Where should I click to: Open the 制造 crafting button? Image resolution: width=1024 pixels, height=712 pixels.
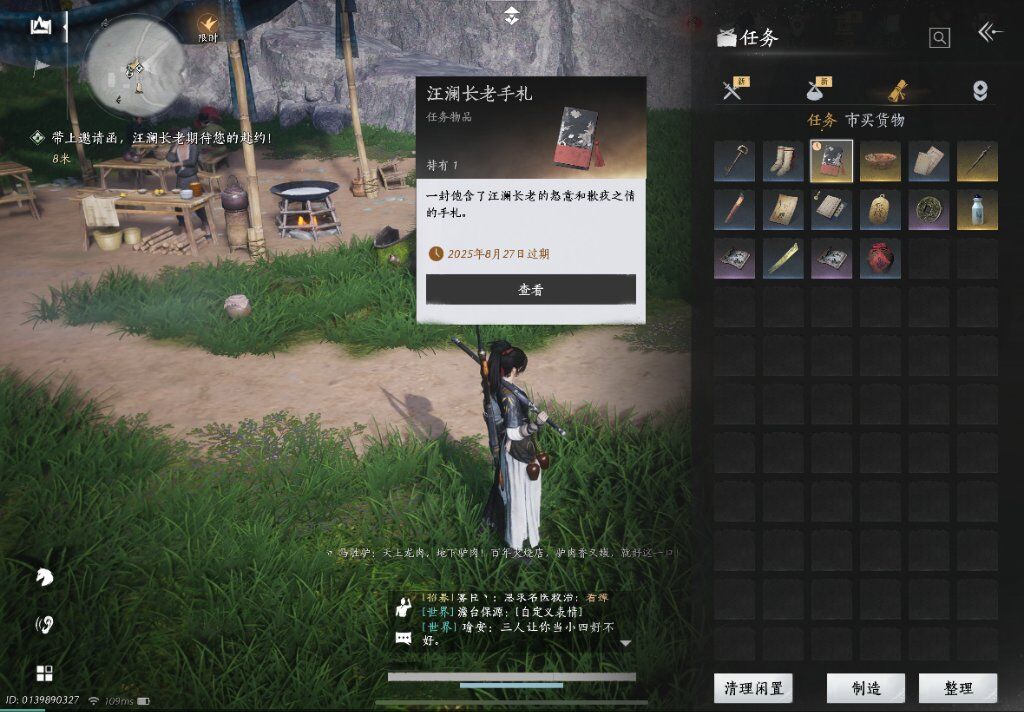pyautogui.click(x=865, y=688)
